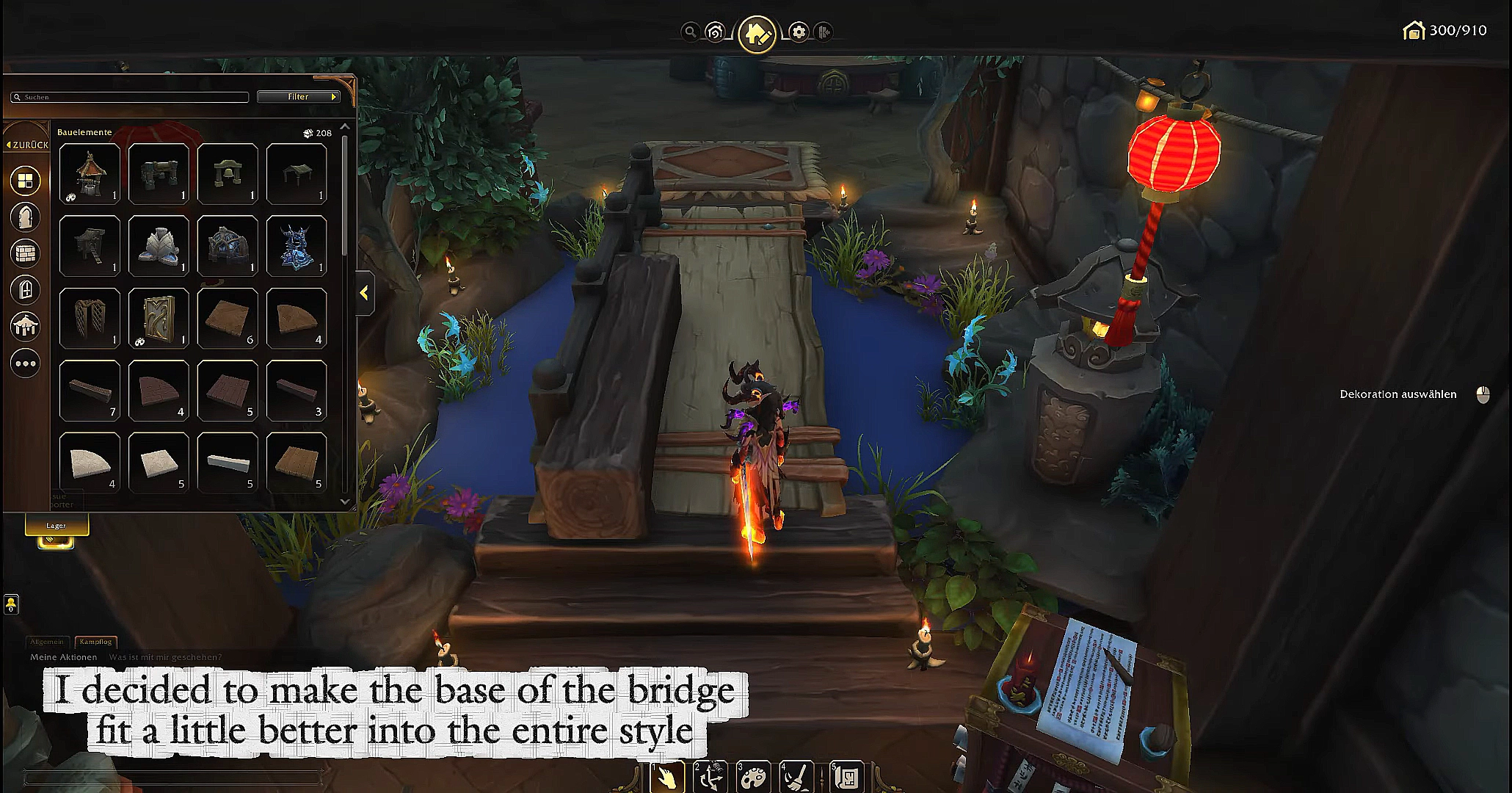The width and height of the screenshot is (1512, 793).
Task: Open the three-dots more category
Action: (25, 363)
